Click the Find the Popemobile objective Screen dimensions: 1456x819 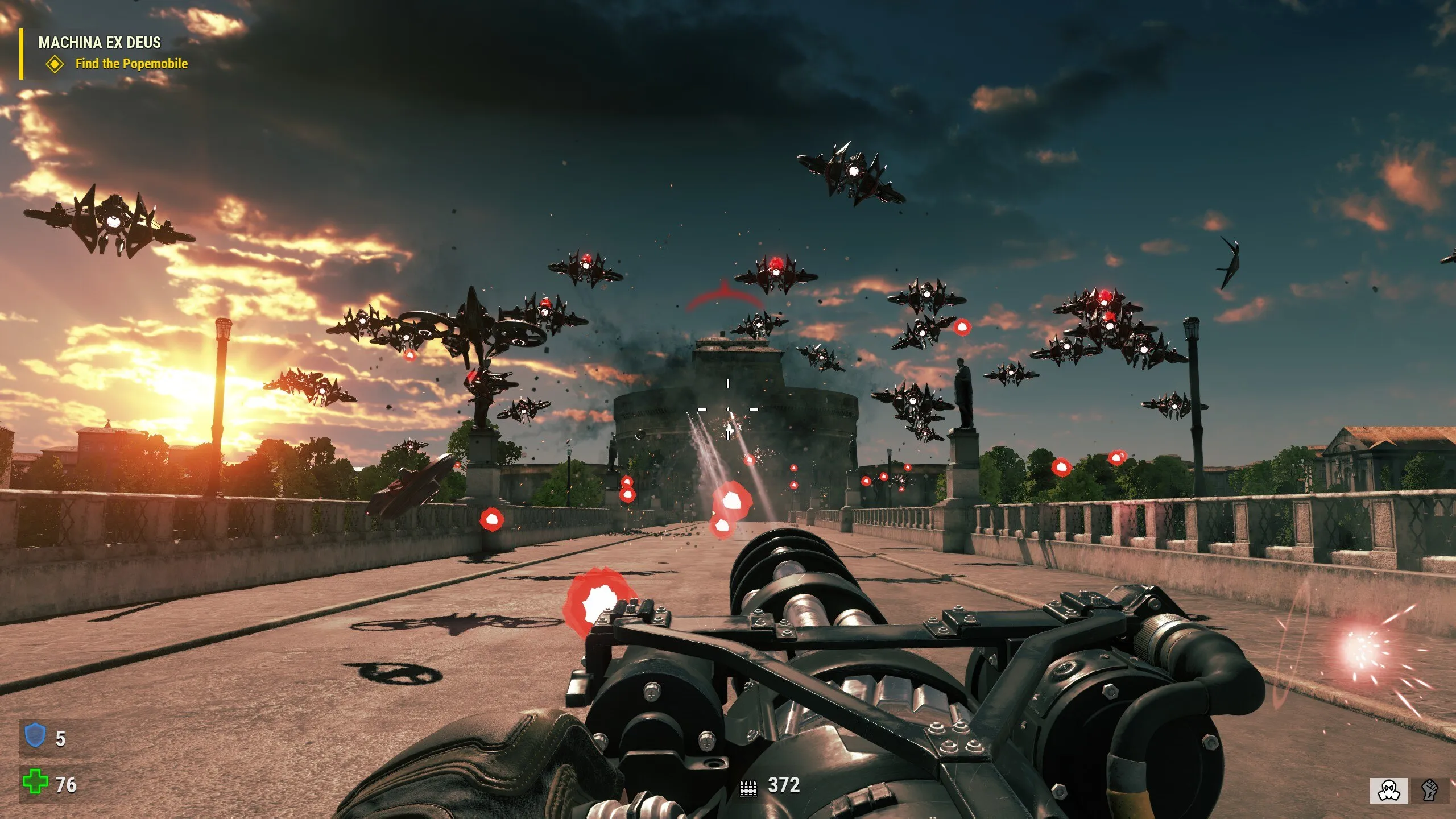click(x=131, y=64)
